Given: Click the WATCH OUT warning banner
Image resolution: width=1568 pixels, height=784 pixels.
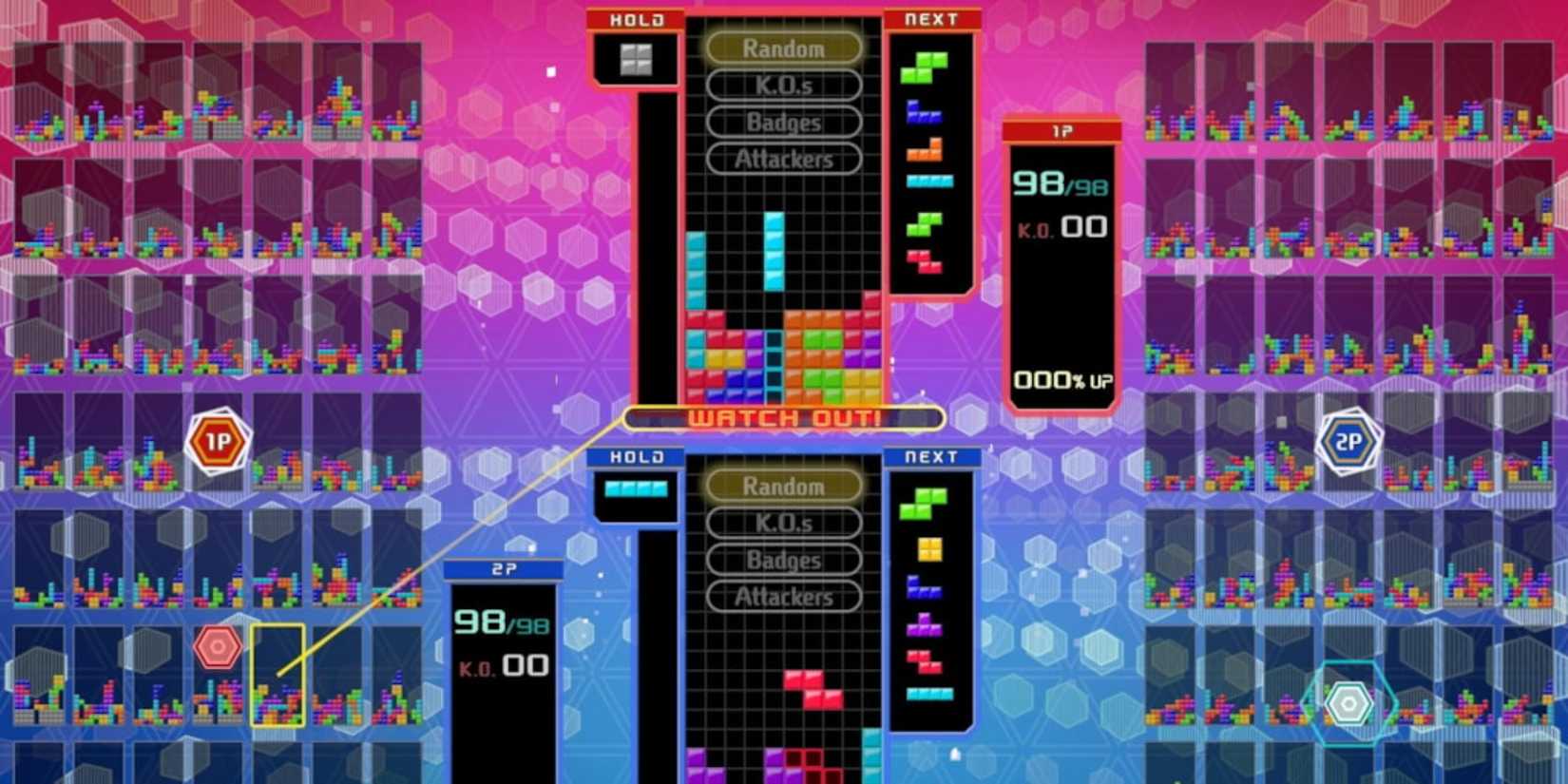Looking at the screenshot, I should pyautogui.click(x=783, y=417).
